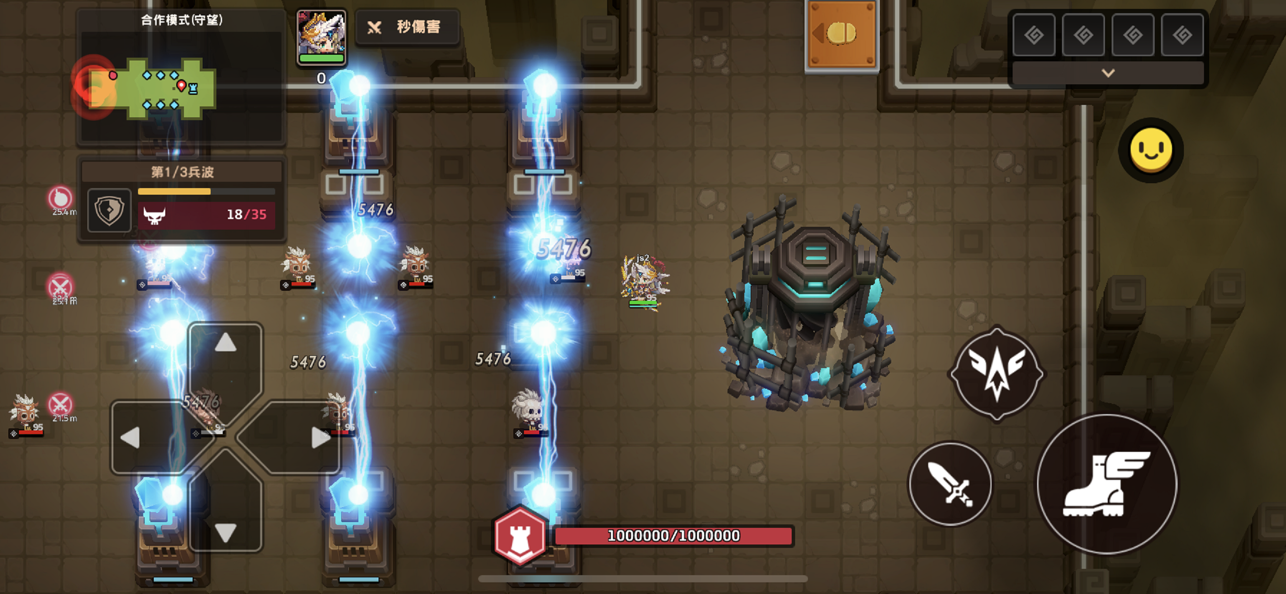Open the yellow smiley emote button
This screenshot has width=1286, height=594.
[x=1151, y=150]
